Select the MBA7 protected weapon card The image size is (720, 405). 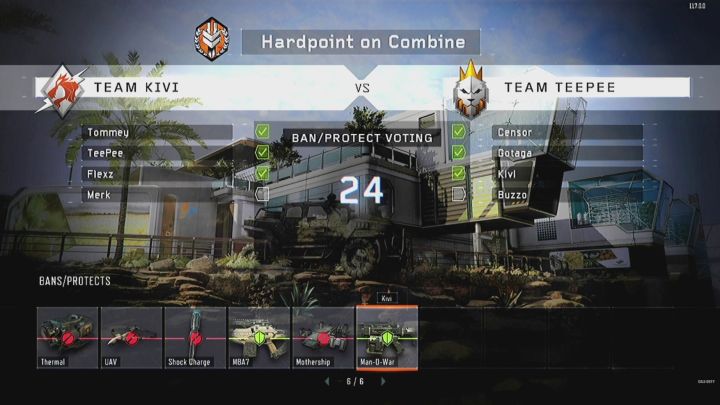point(259,337)
